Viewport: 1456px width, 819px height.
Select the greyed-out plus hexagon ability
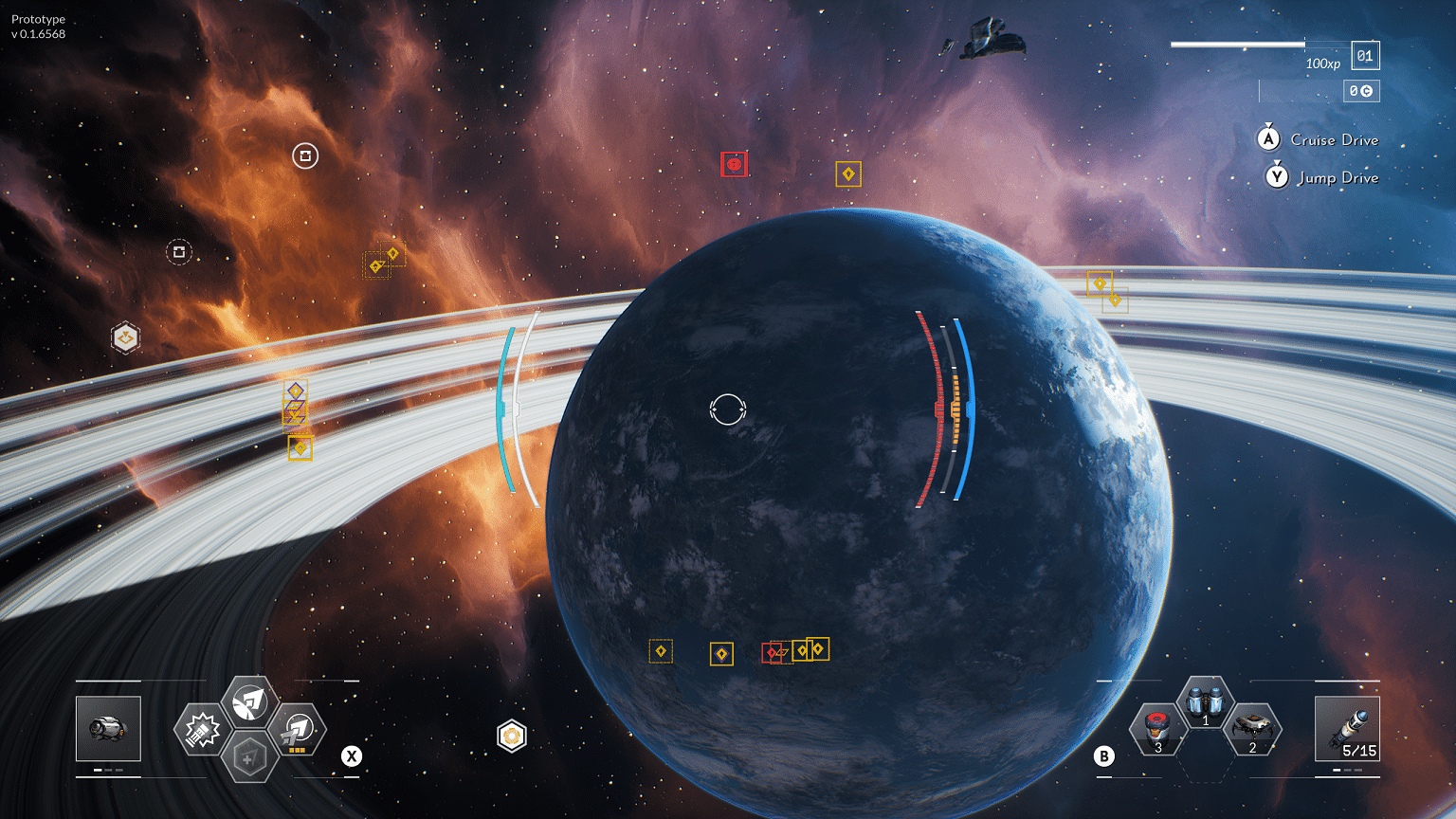249,757
